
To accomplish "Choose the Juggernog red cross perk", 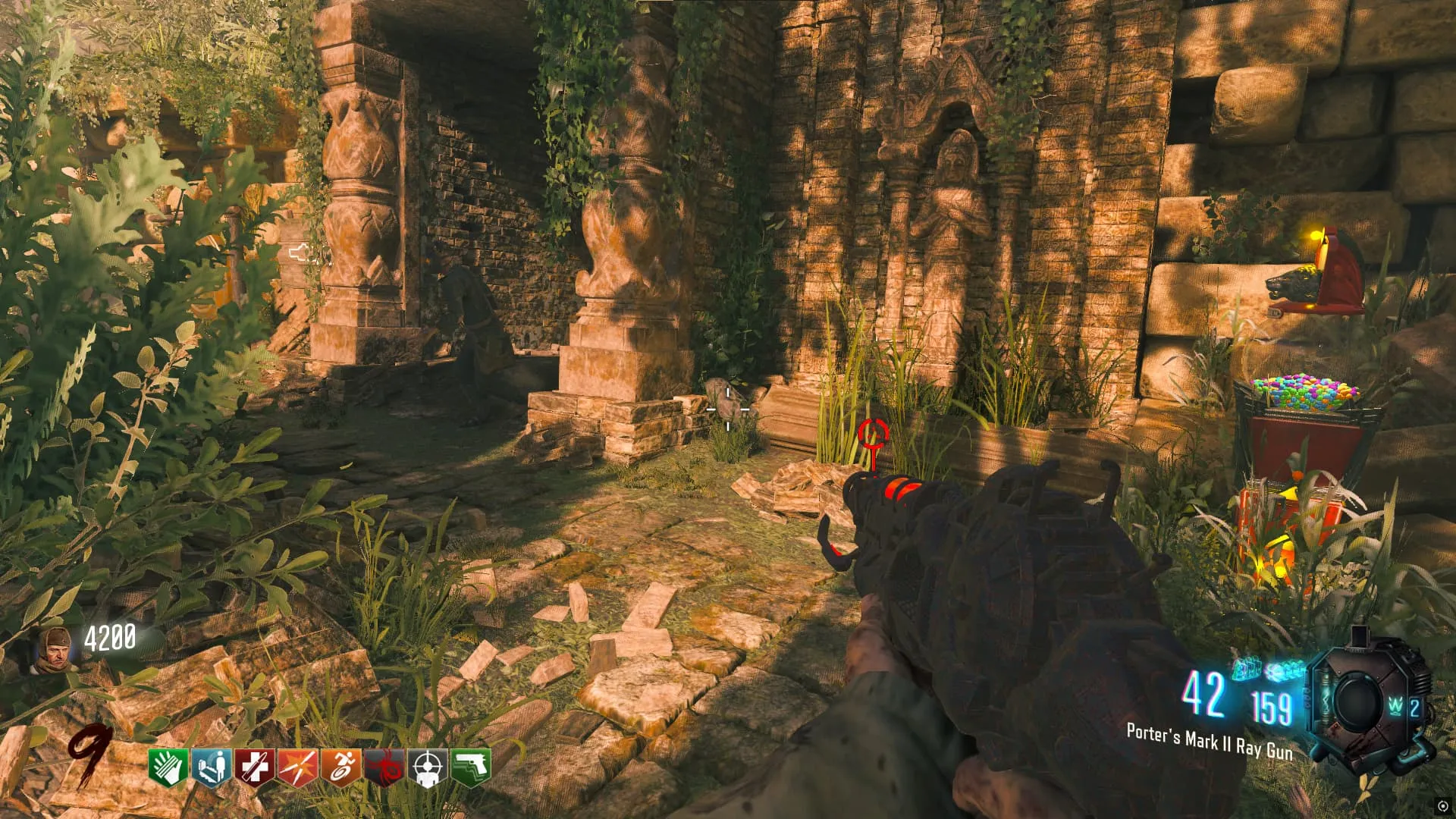I will (254, 767).
